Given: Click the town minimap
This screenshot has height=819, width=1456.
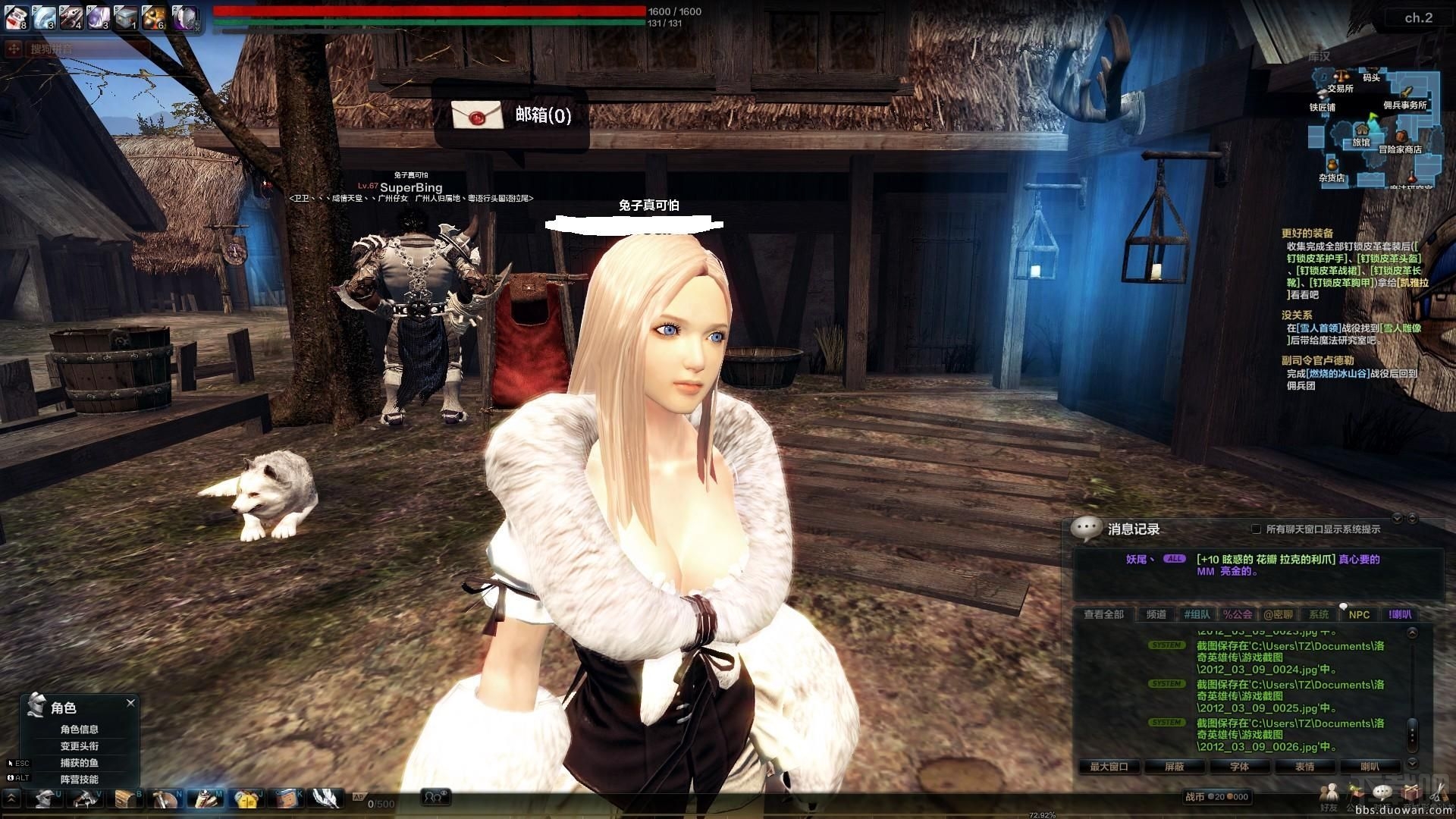Looking at the screenshot, I should pyautogui.click(x=1373, y=127).
